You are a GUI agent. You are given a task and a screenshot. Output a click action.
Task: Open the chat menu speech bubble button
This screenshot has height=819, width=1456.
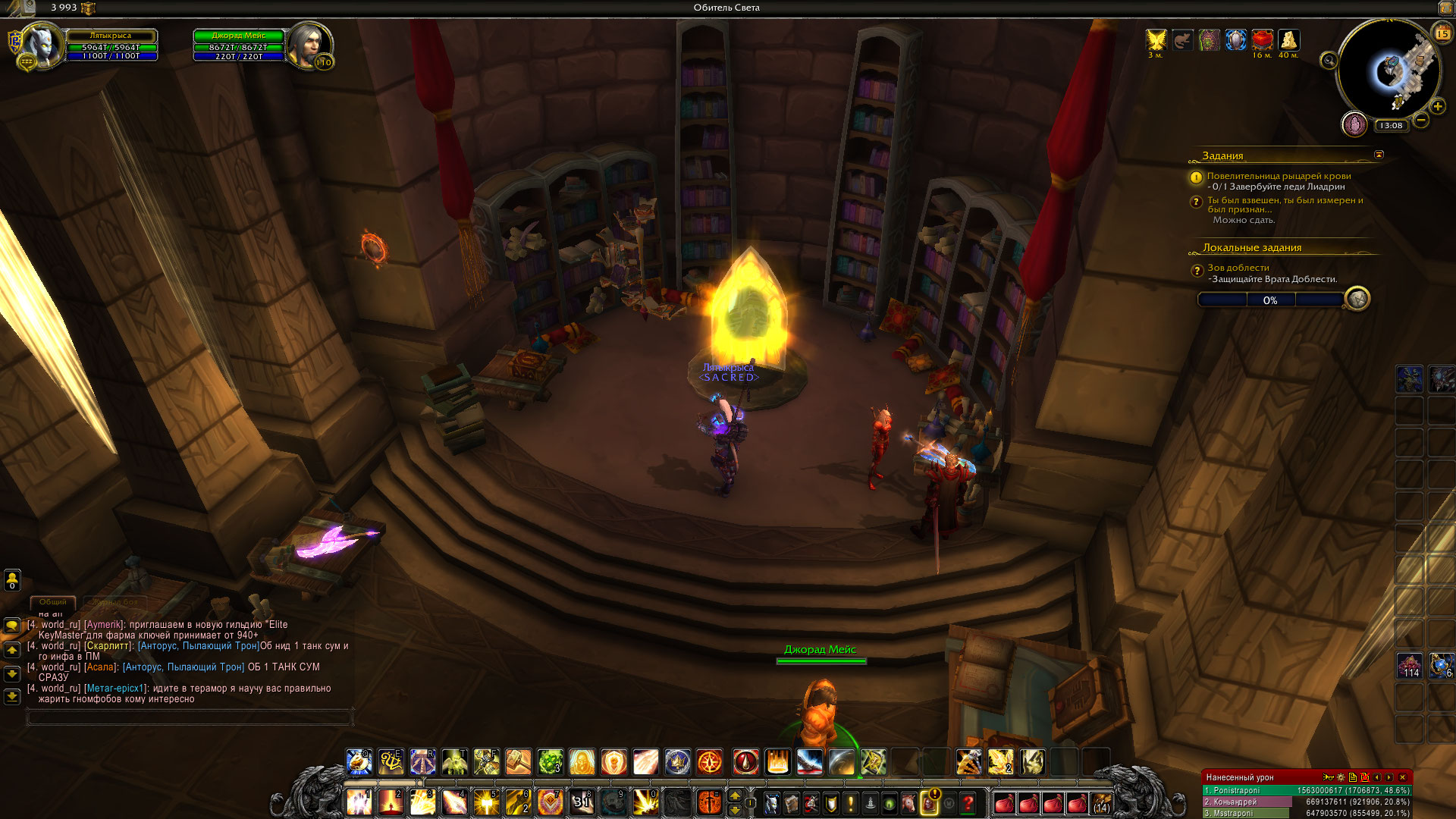[12, 626]
